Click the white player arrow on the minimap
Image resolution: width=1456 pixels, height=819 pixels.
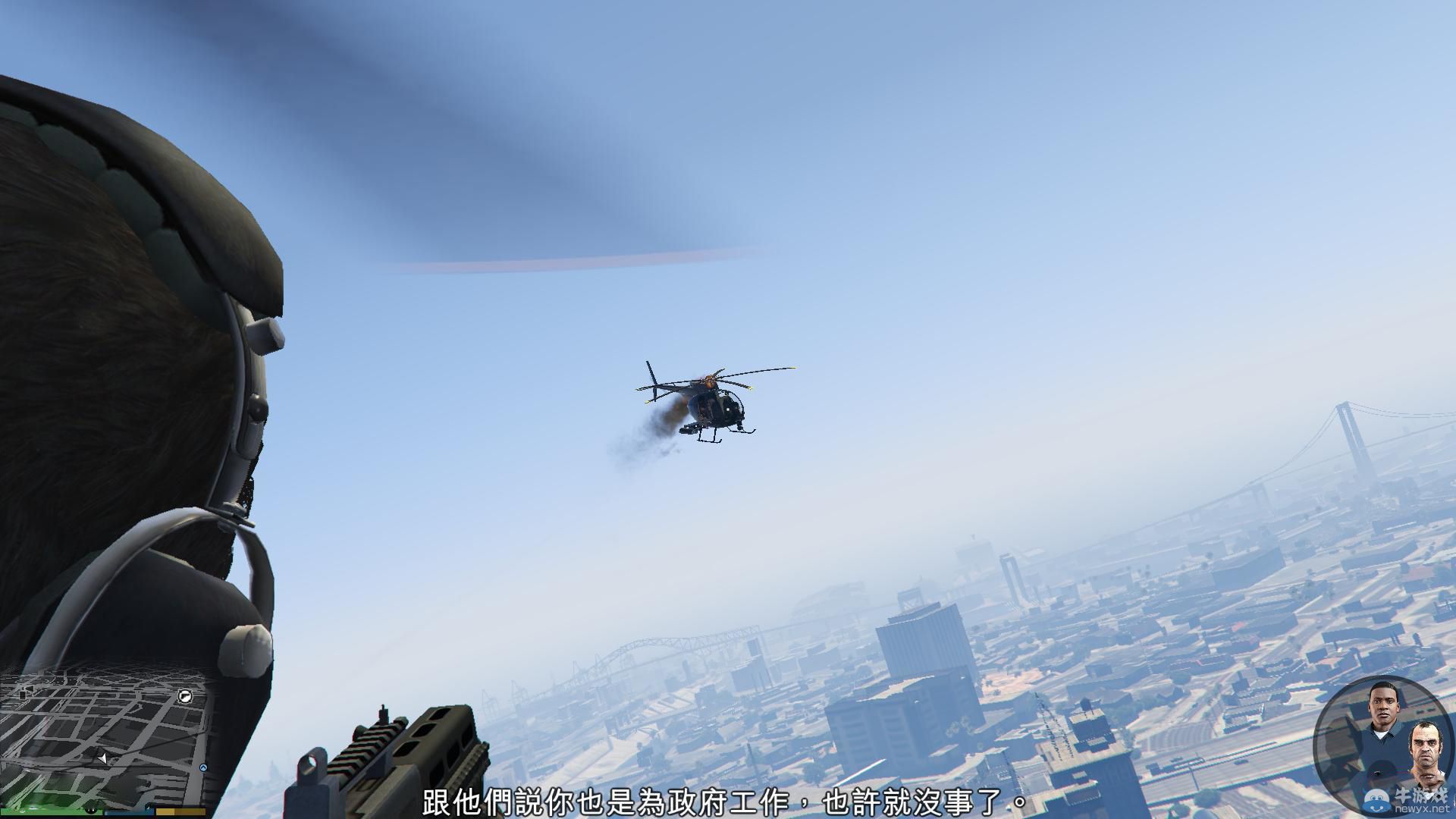pyautogui.click(x=102, y=758)
